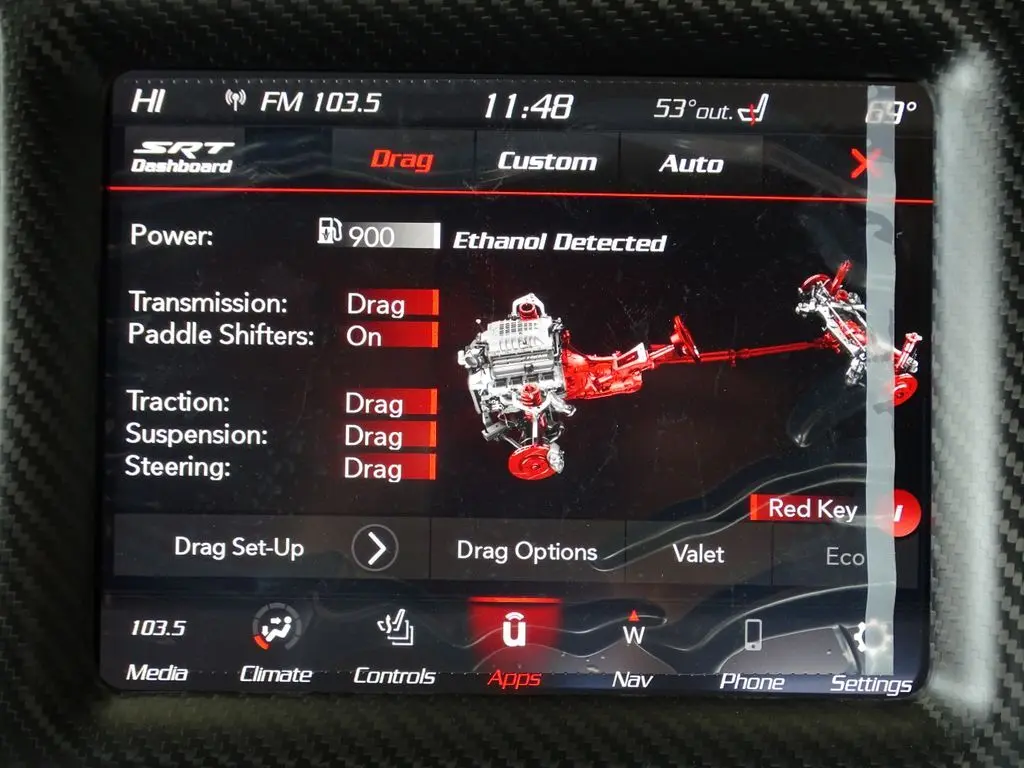Show the seat Controls menu

tap(394, 651)
